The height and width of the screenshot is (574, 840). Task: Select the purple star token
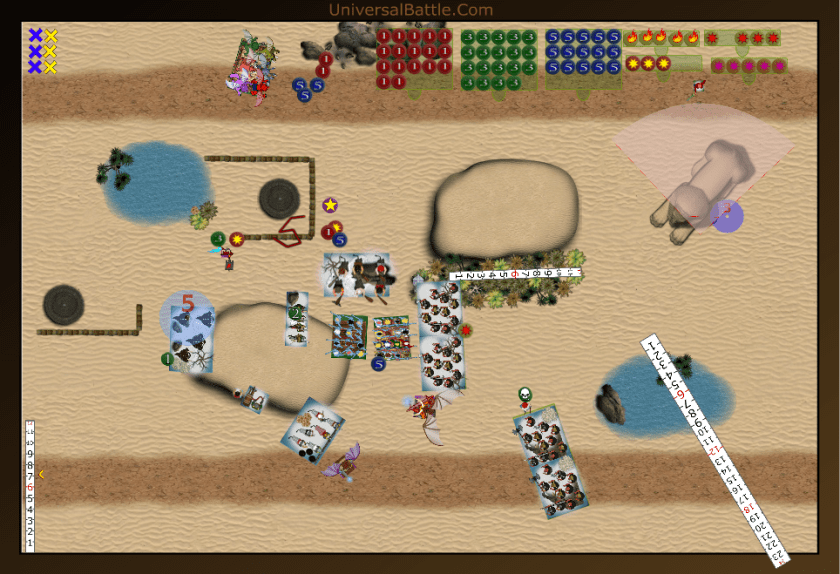coord(330,205)
